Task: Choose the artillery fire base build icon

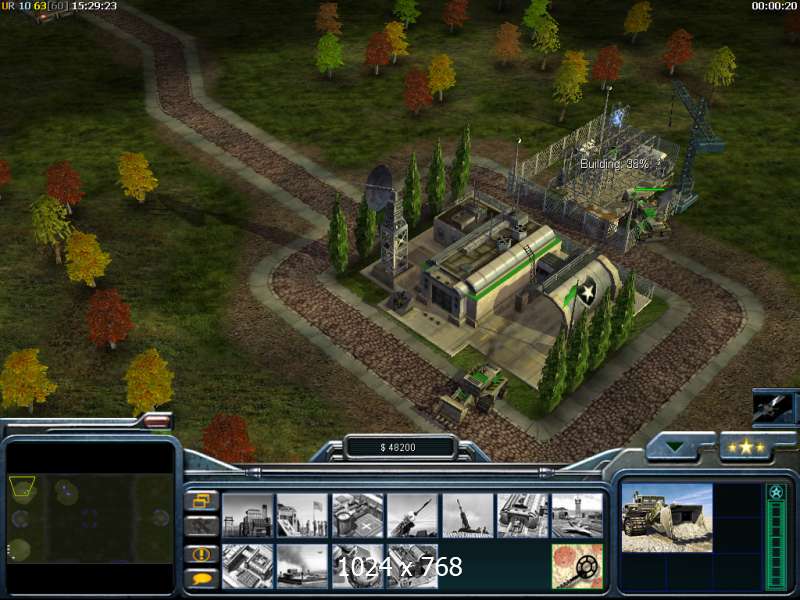Action: (467, 515)
